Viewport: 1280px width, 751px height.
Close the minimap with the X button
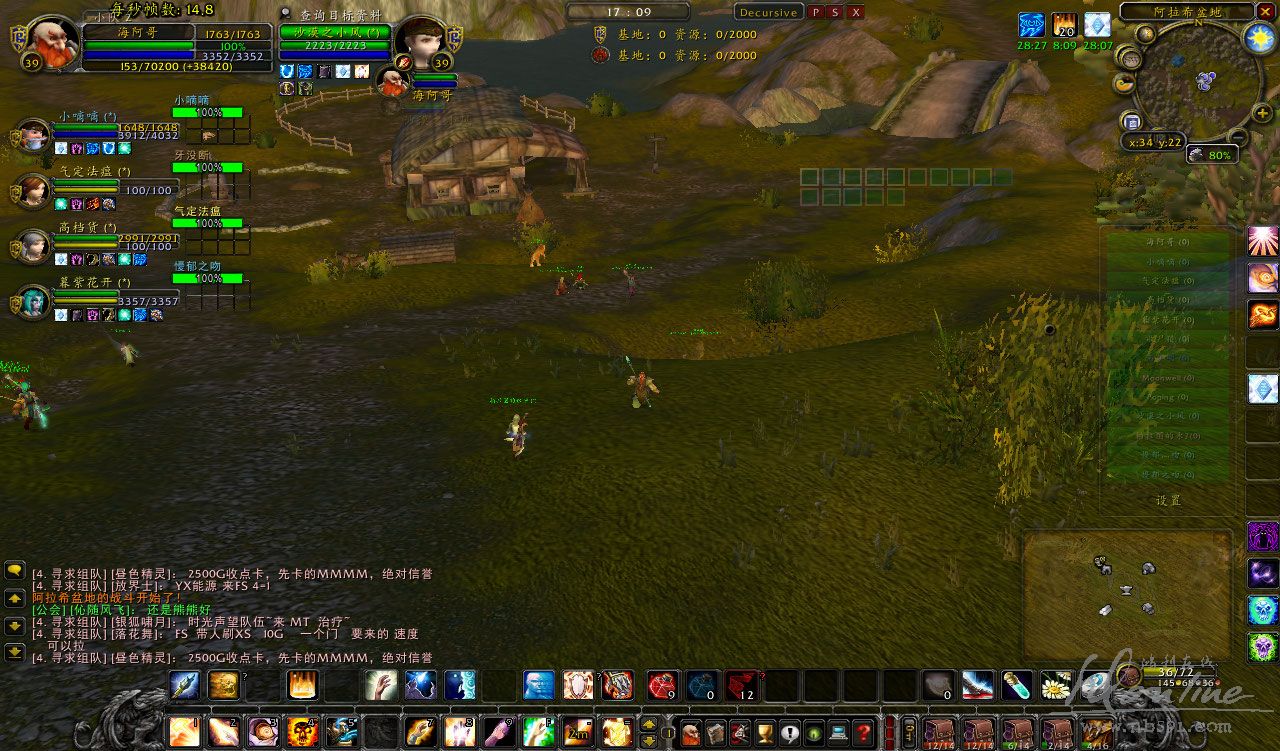coord(1265,12)
